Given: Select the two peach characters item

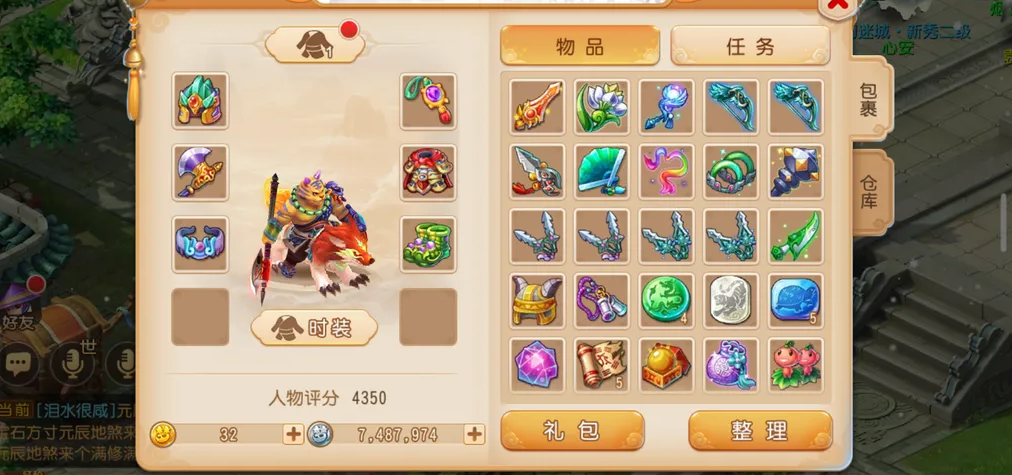Looking at the screenshot, I should [796, 365].
